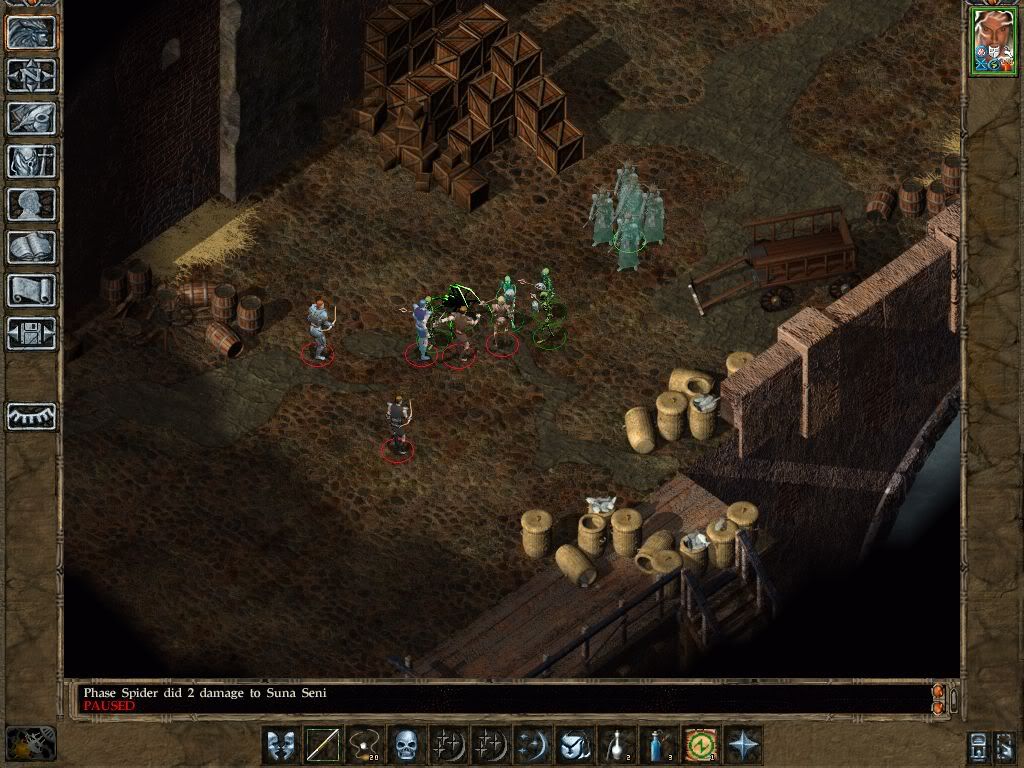Image resolution: width=1024 pixels, height=768 pixels.
Task: Open special abilities four-point star button
Action: coord(743,745)
